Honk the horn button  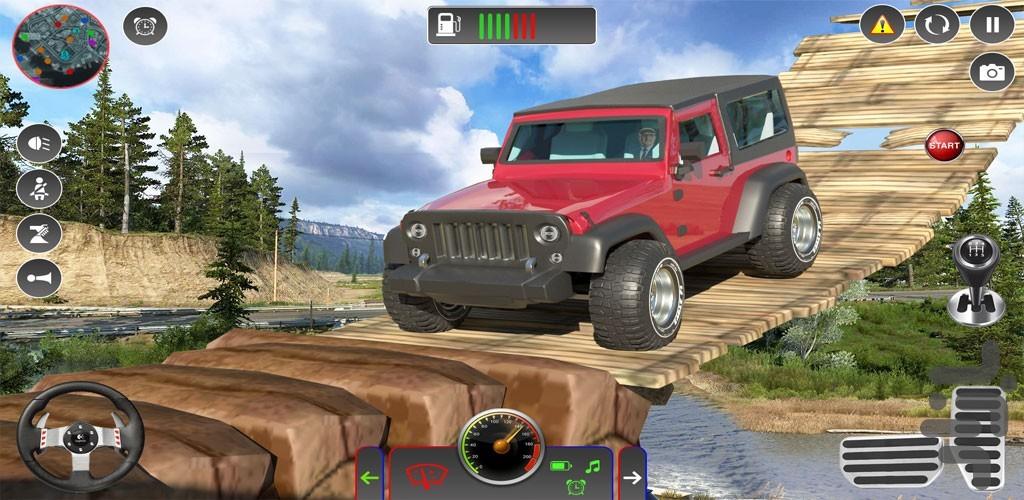(x=39, y=278)
